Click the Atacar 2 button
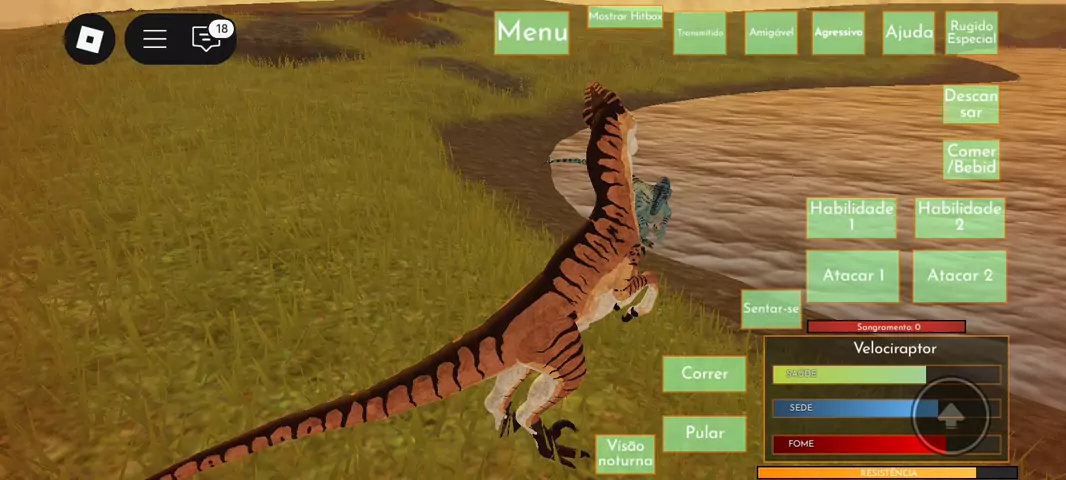The width and height of the screenshot is (1066, 480). pos(959,276)
